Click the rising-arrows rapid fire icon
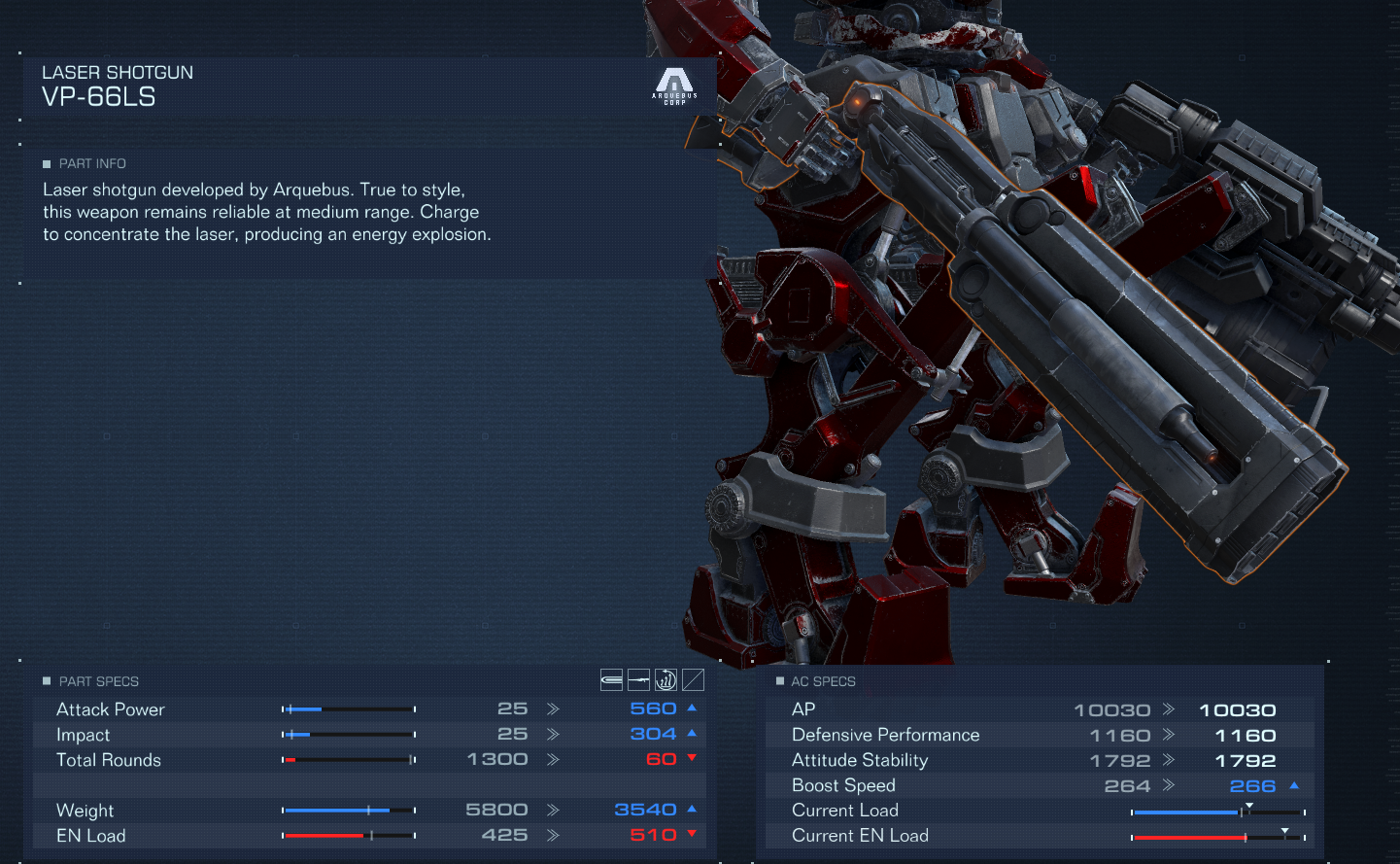 666,679
